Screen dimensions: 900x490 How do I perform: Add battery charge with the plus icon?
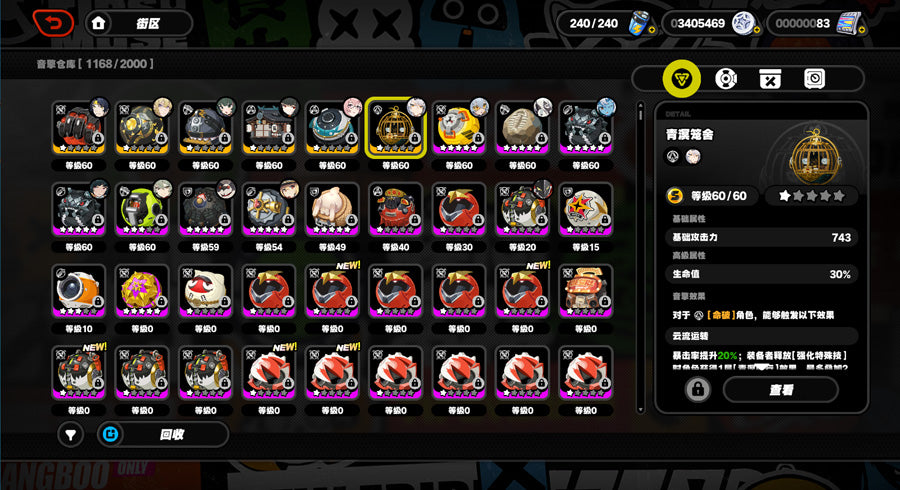point(652,30)
